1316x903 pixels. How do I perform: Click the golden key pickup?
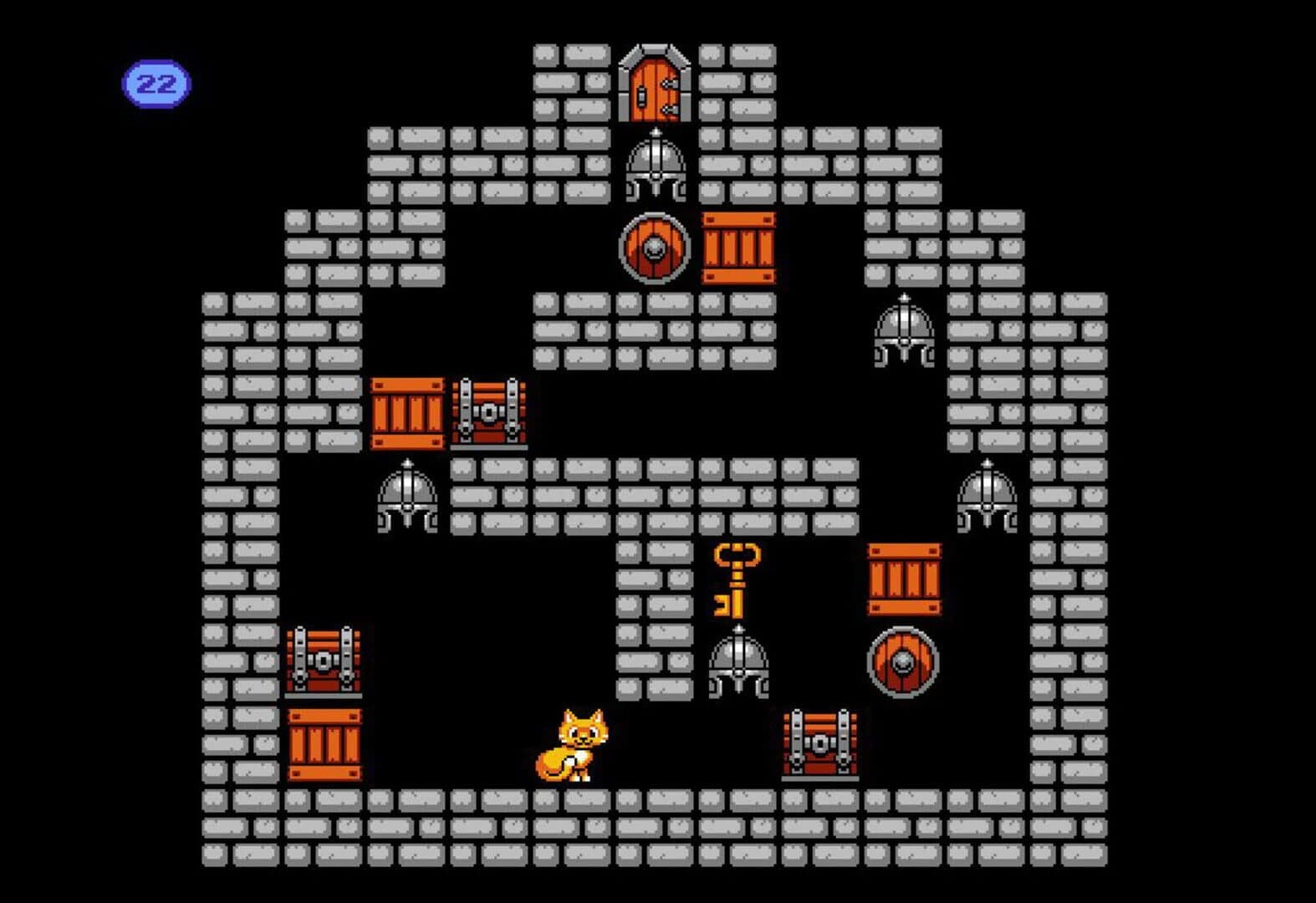click(736, 581)
